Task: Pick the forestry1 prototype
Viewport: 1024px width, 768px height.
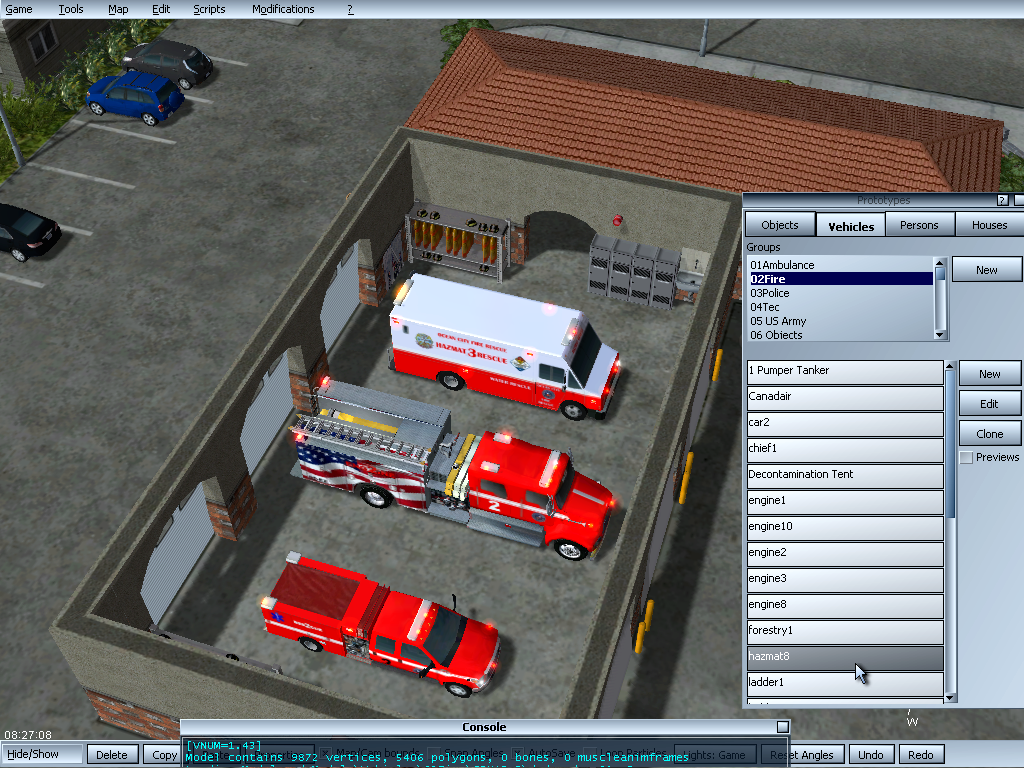Action: pos(845,631)
